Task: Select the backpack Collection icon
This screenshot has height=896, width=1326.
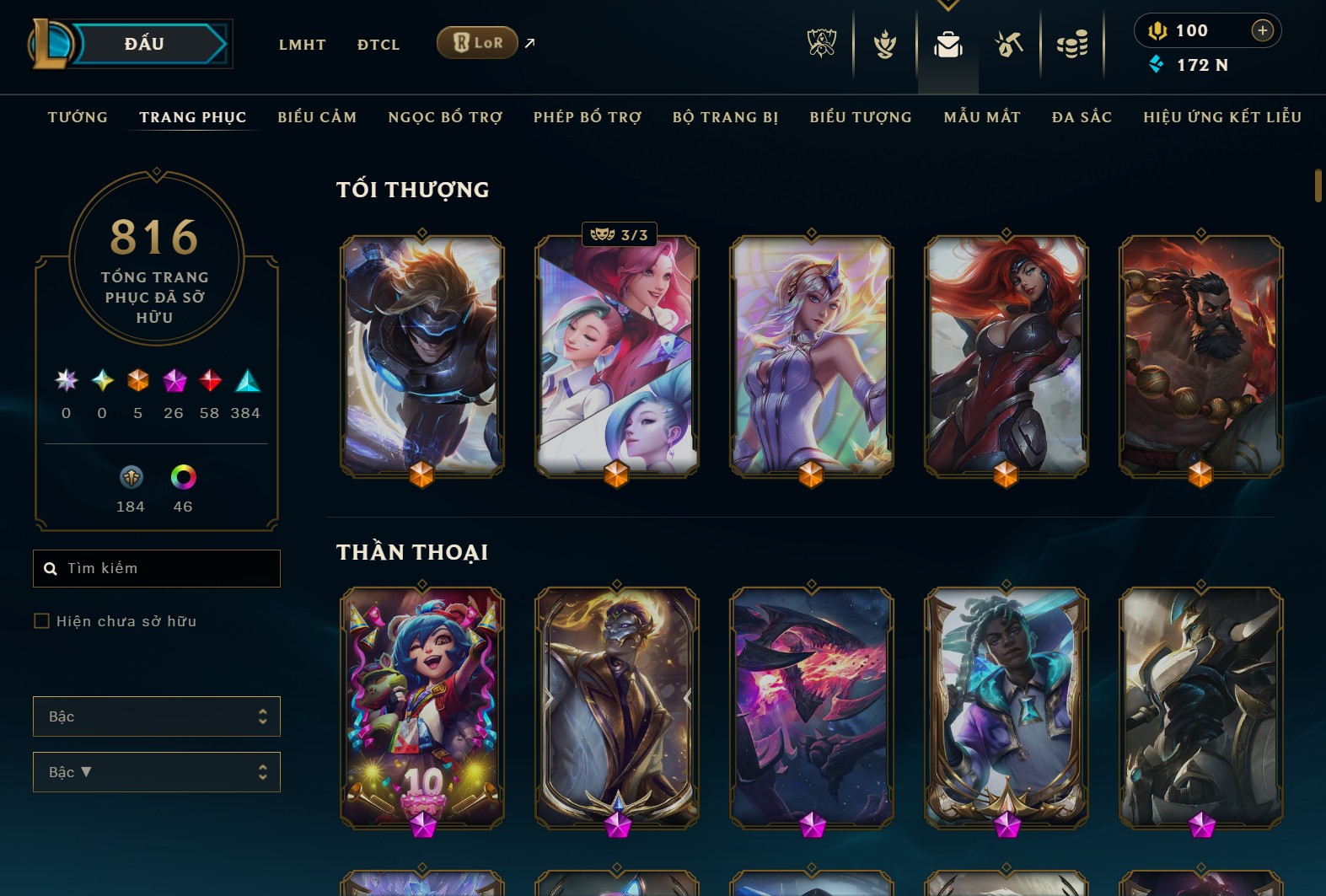Action: coord(948,46)
